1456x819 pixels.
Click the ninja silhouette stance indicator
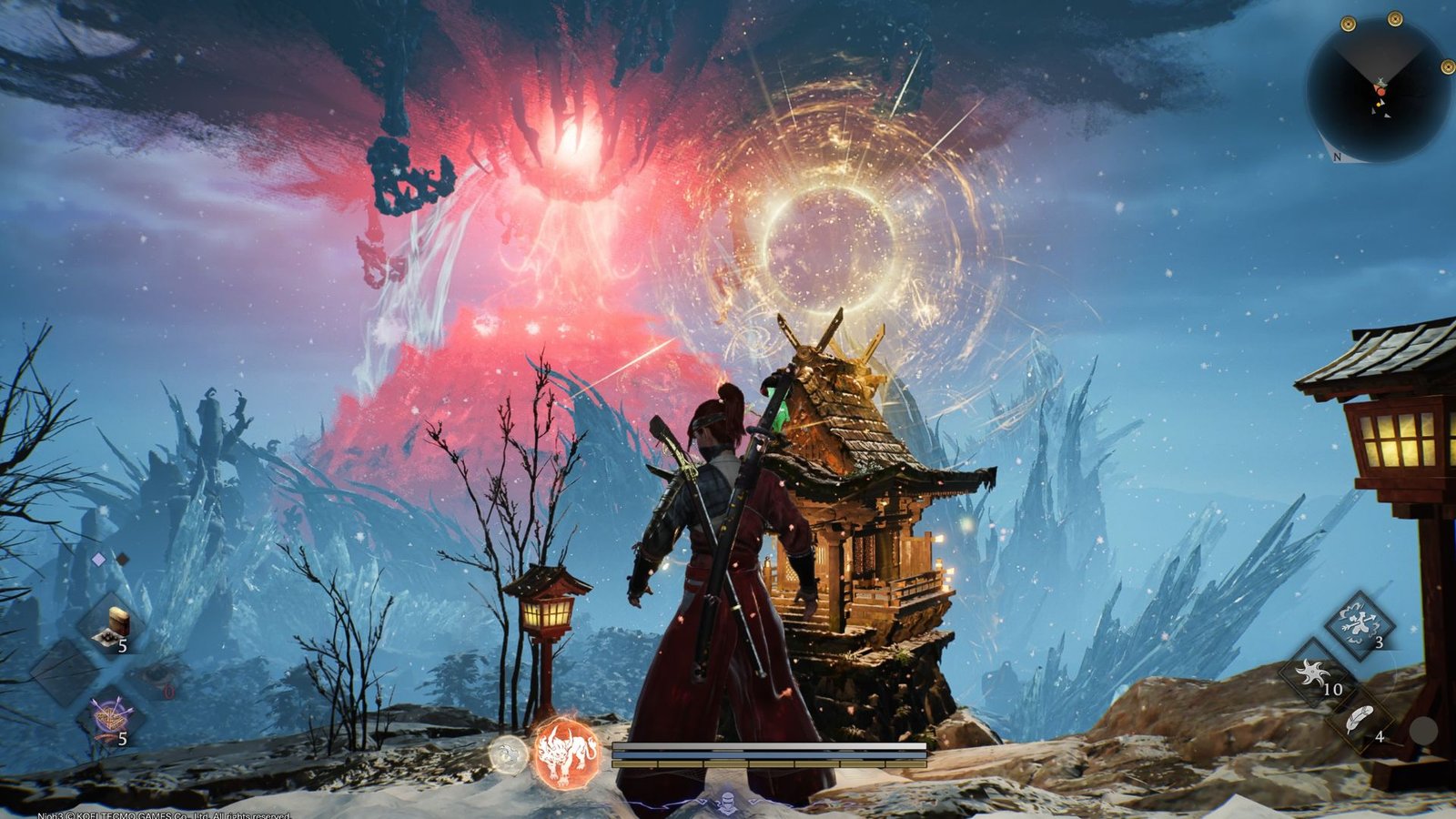coord(726,802)
